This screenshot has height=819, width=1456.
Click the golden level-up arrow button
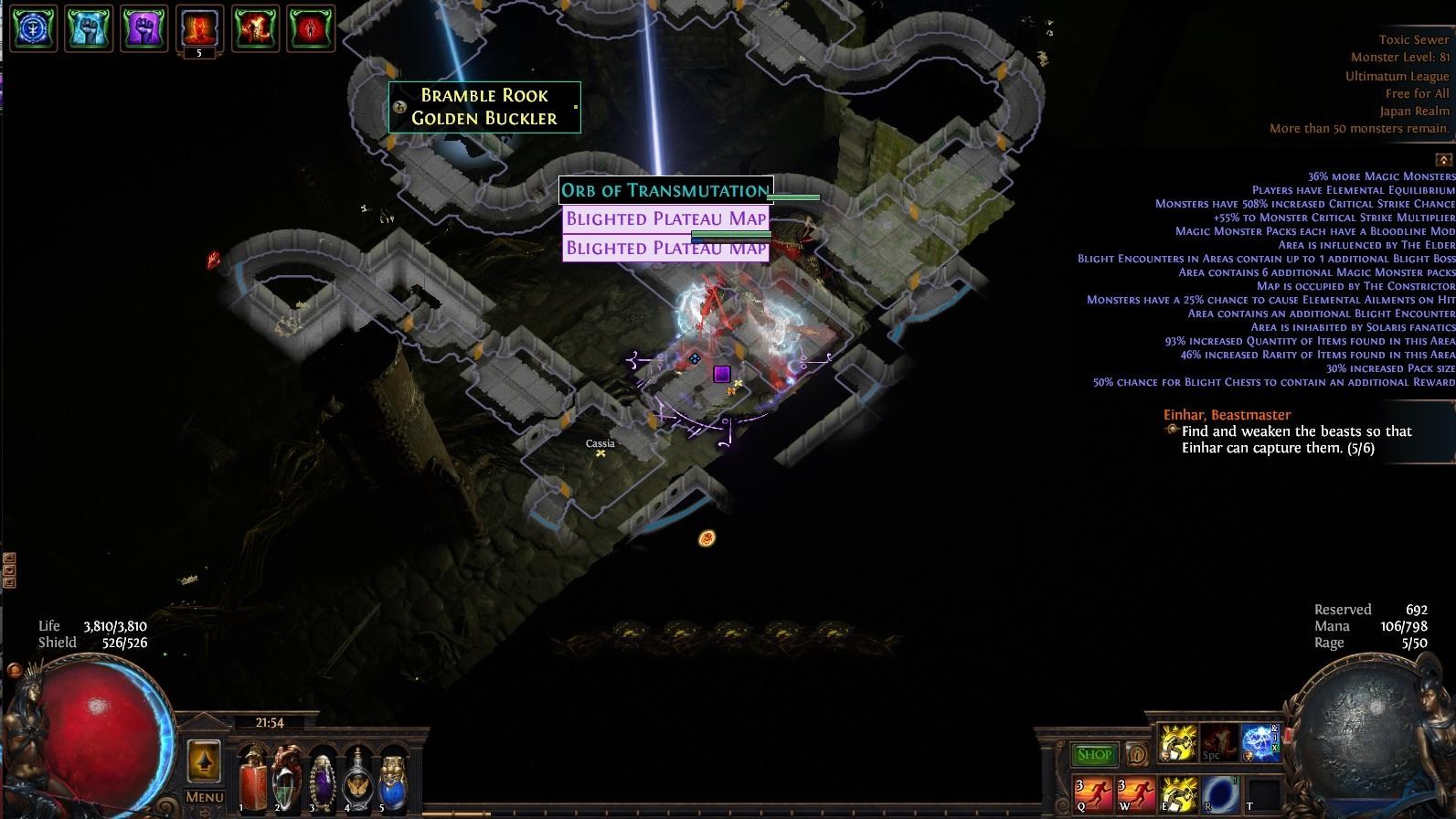point(204,760)
